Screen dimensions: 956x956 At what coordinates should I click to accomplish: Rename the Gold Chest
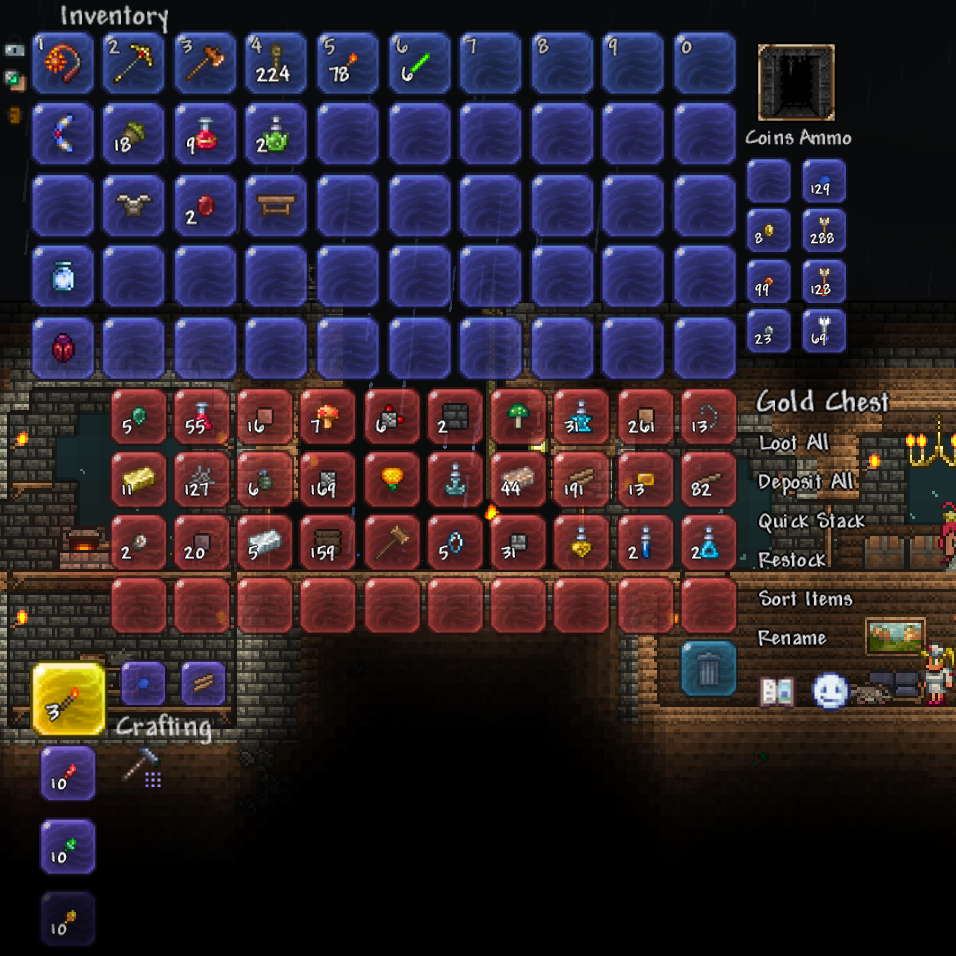click(x=791, y=638)
